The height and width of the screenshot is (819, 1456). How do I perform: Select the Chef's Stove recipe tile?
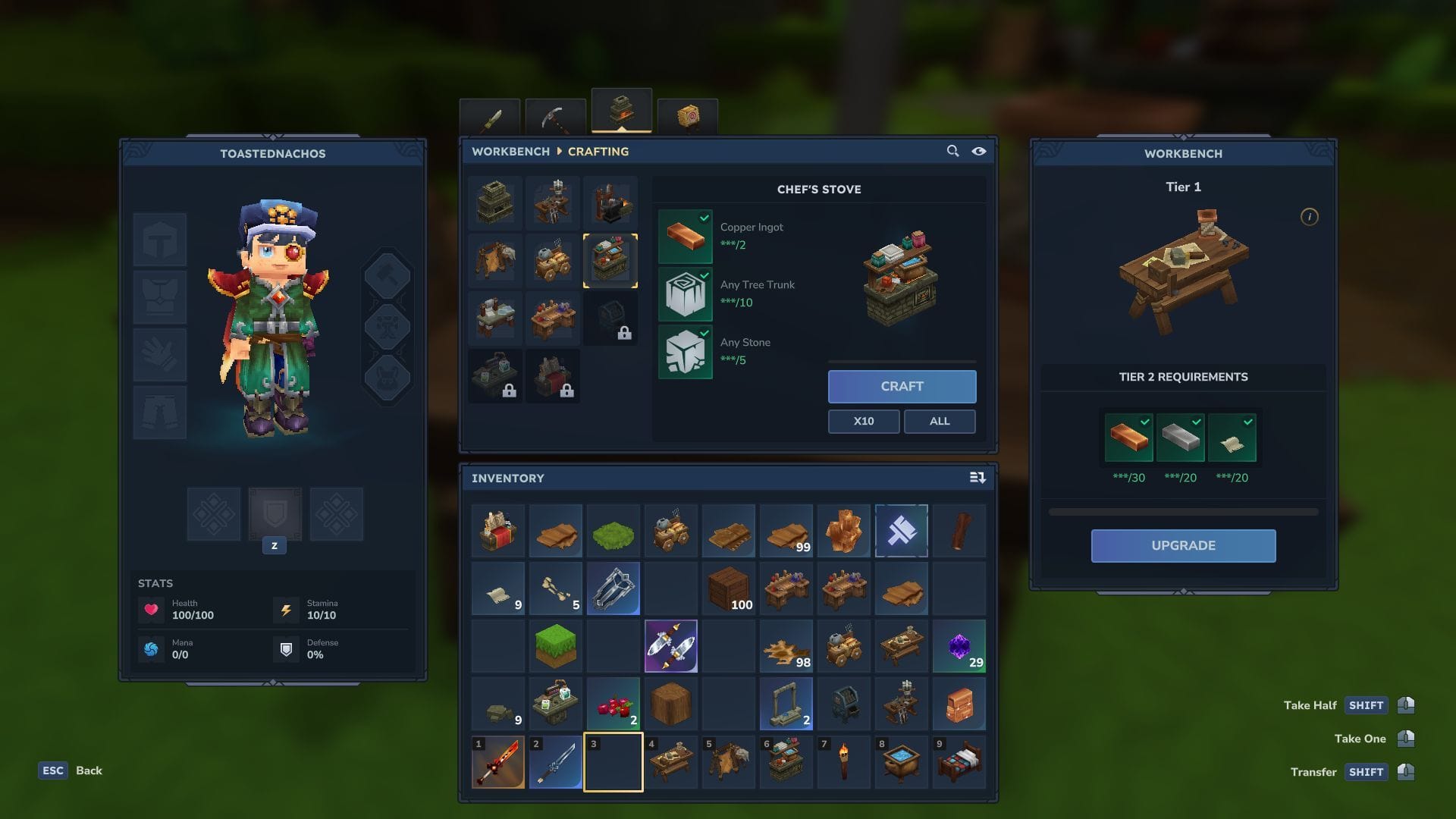point(610,261)
